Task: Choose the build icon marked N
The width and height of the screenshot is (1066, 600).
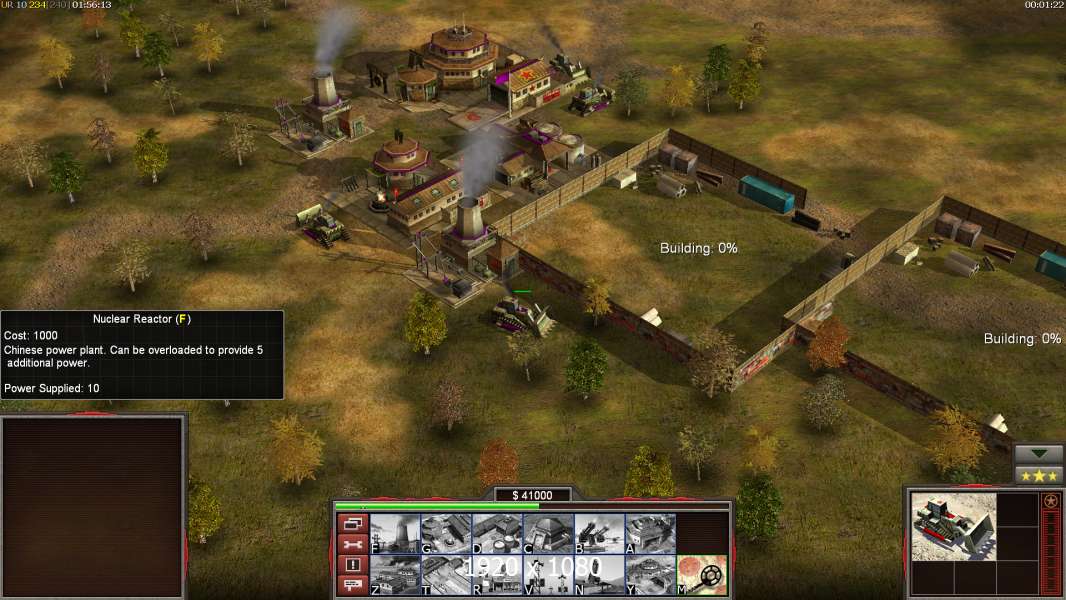Action: tap(599, 575)
